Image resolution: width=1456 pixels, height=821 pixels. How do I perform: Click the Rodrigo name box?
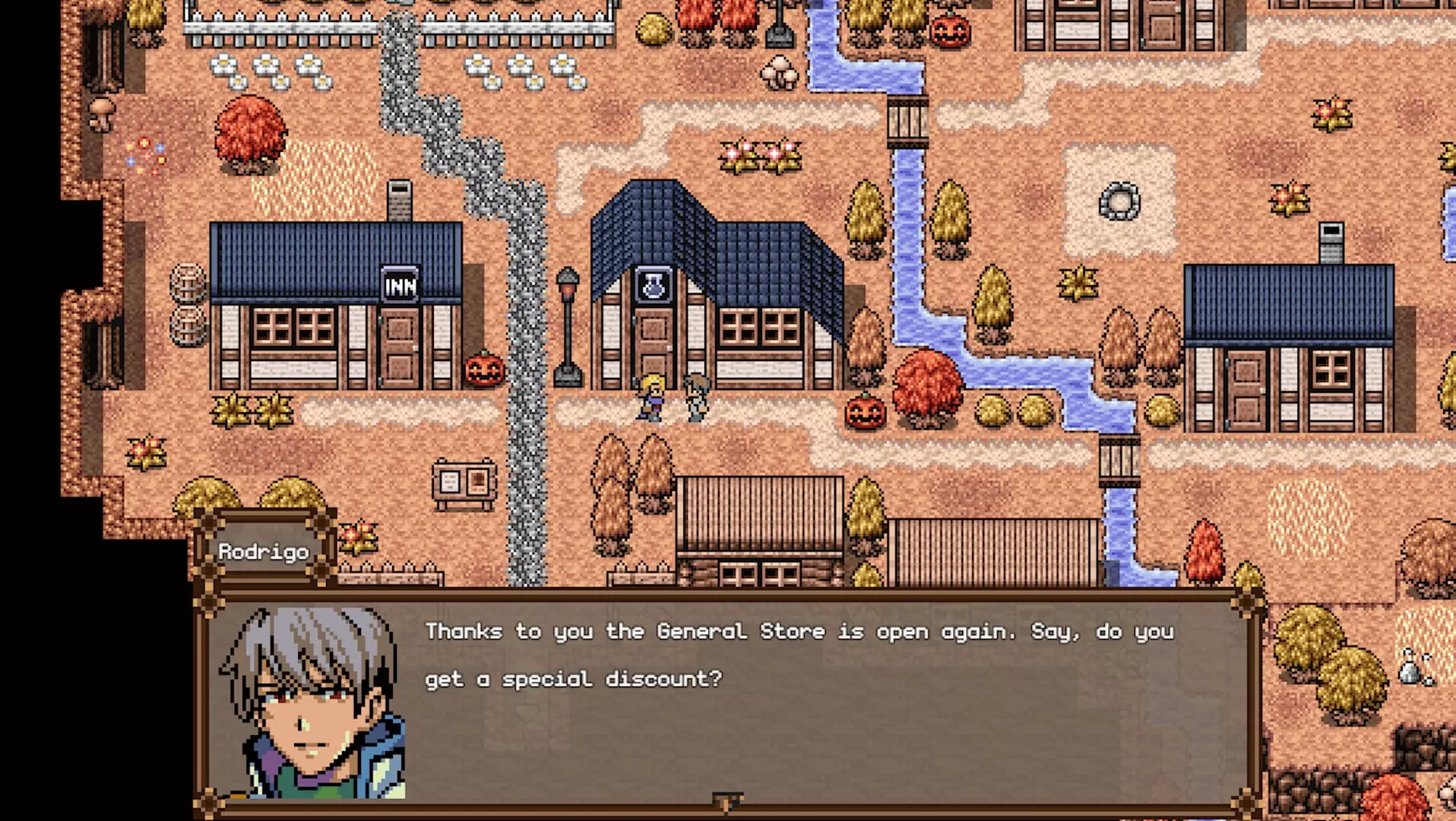click(264, 552)
